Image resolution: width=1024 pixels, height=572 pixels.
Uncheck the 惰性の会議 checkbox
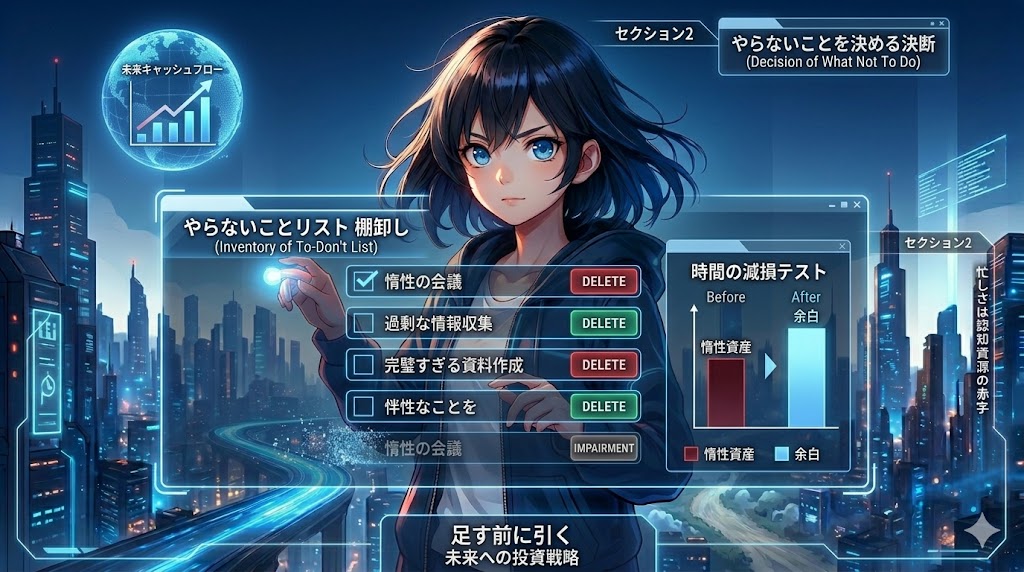coord(365,281)
